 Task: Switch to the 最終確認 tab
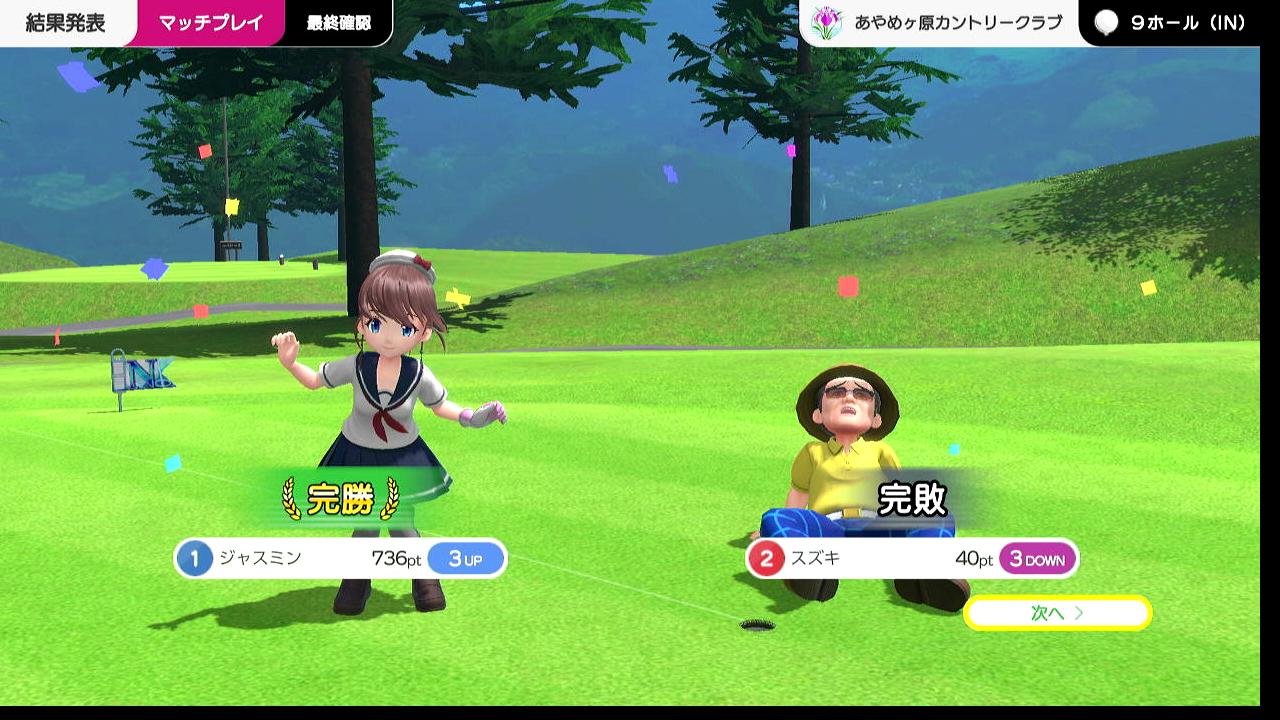(x=338, y=23)
